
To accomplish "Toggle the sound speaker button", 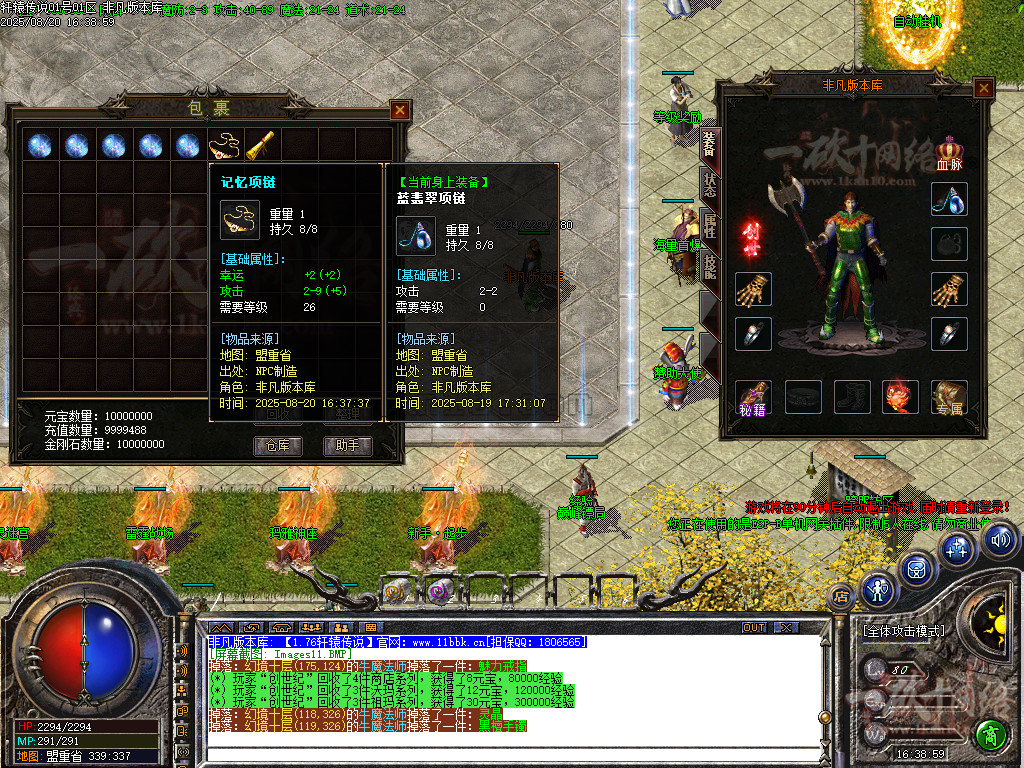I will pyautogui.click(x=1000, y=541).
